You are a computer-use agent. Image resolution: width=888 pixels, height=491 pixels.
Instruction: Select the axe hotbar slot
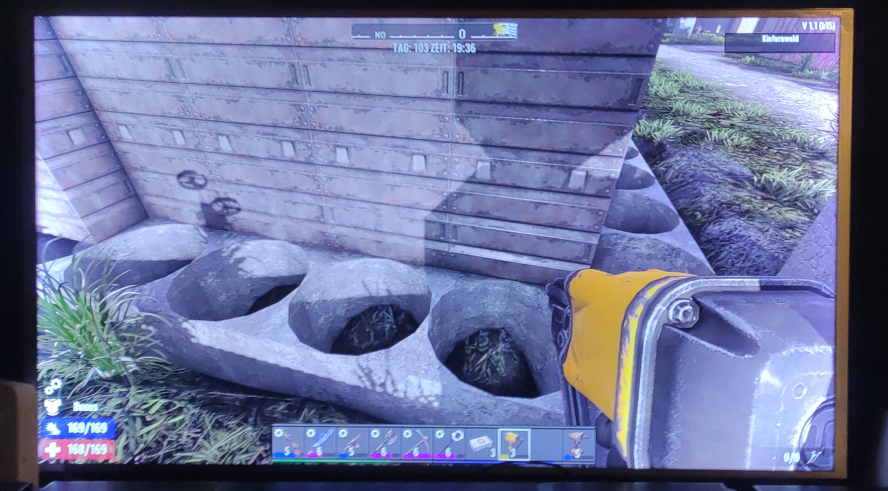pos(384,442)
